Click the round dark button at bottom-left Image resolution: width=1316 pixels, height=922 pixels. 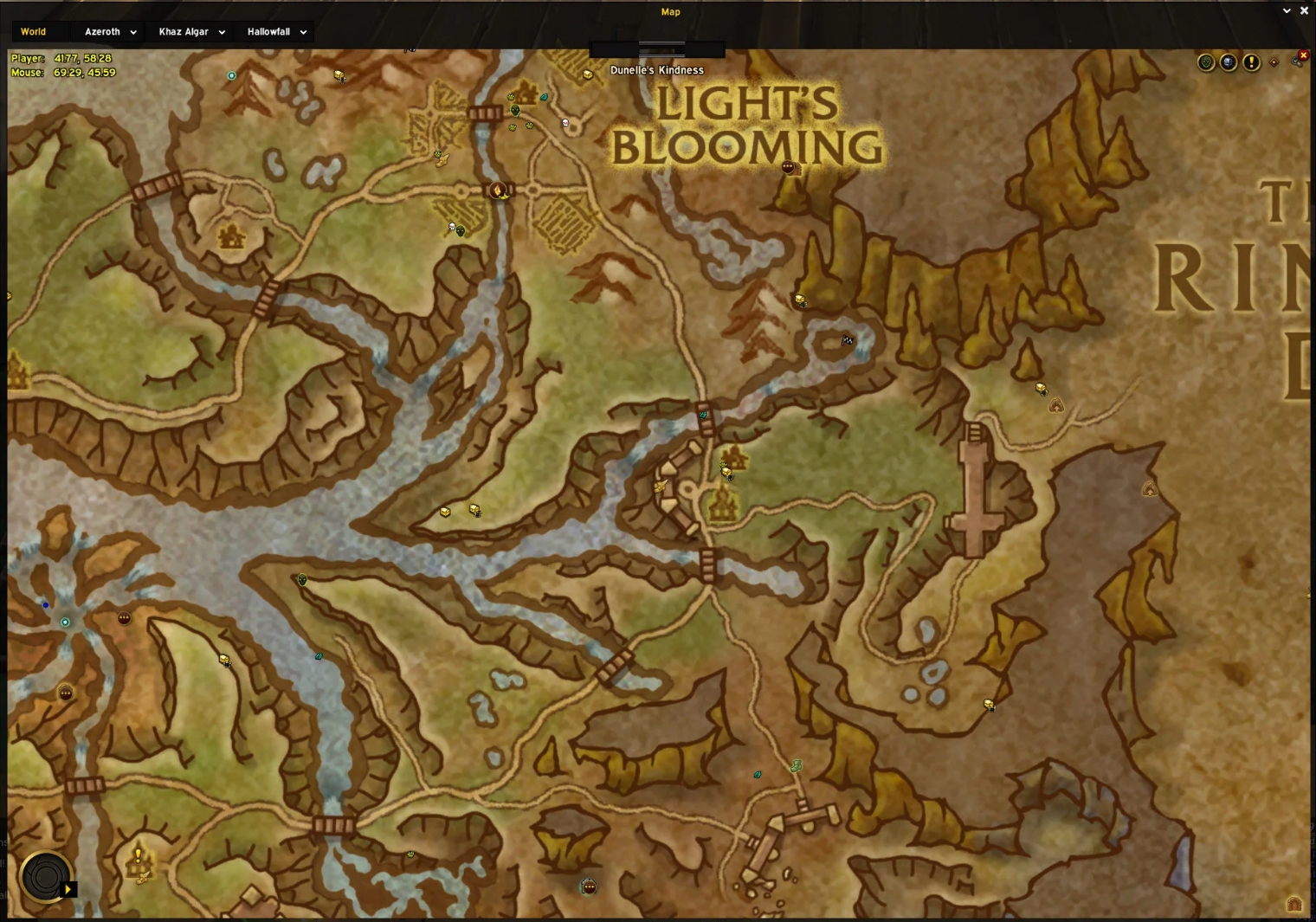coord(43,877)
